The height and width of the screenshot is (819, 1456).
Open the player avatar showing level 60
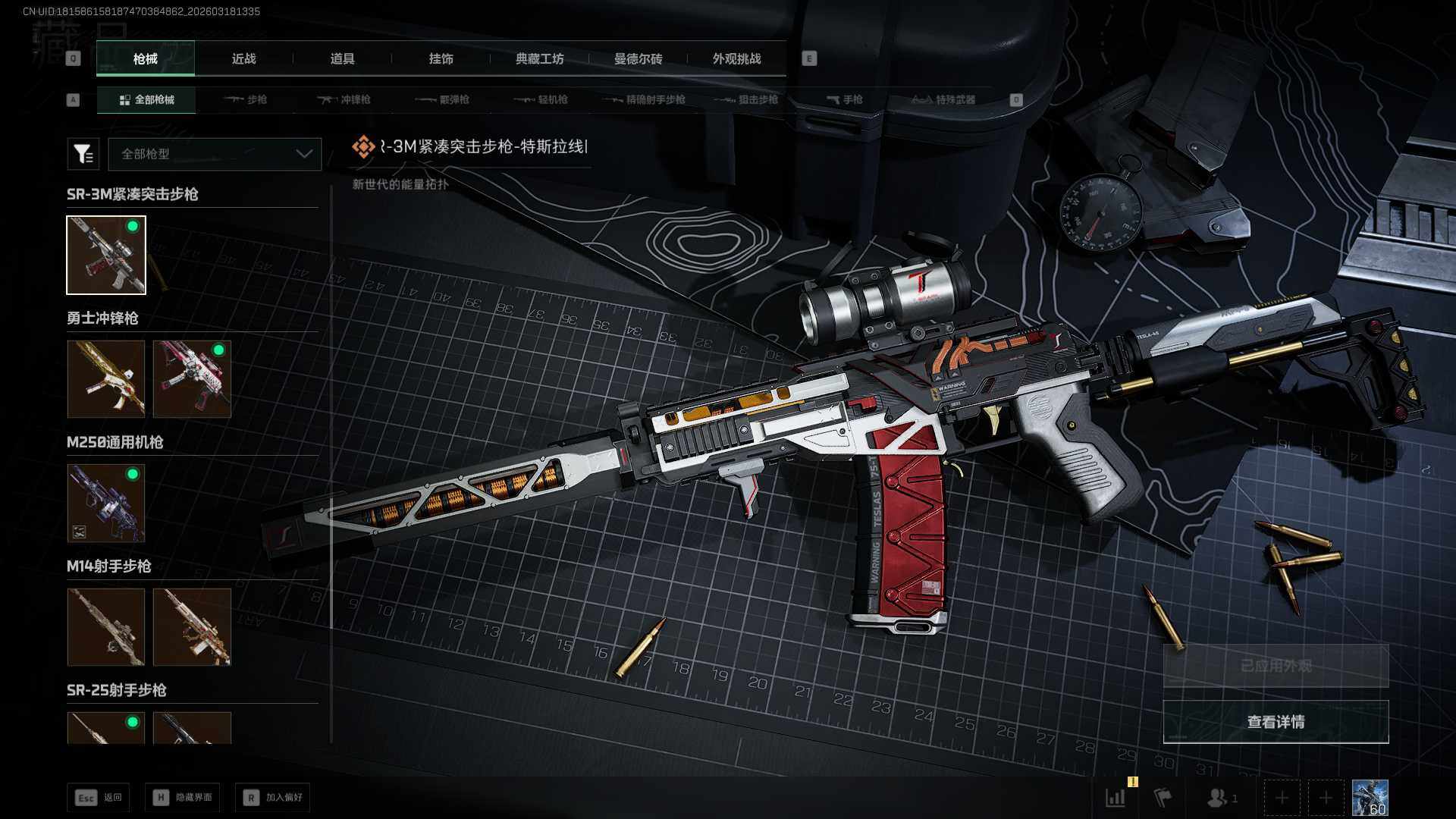tap(1370, 798)
